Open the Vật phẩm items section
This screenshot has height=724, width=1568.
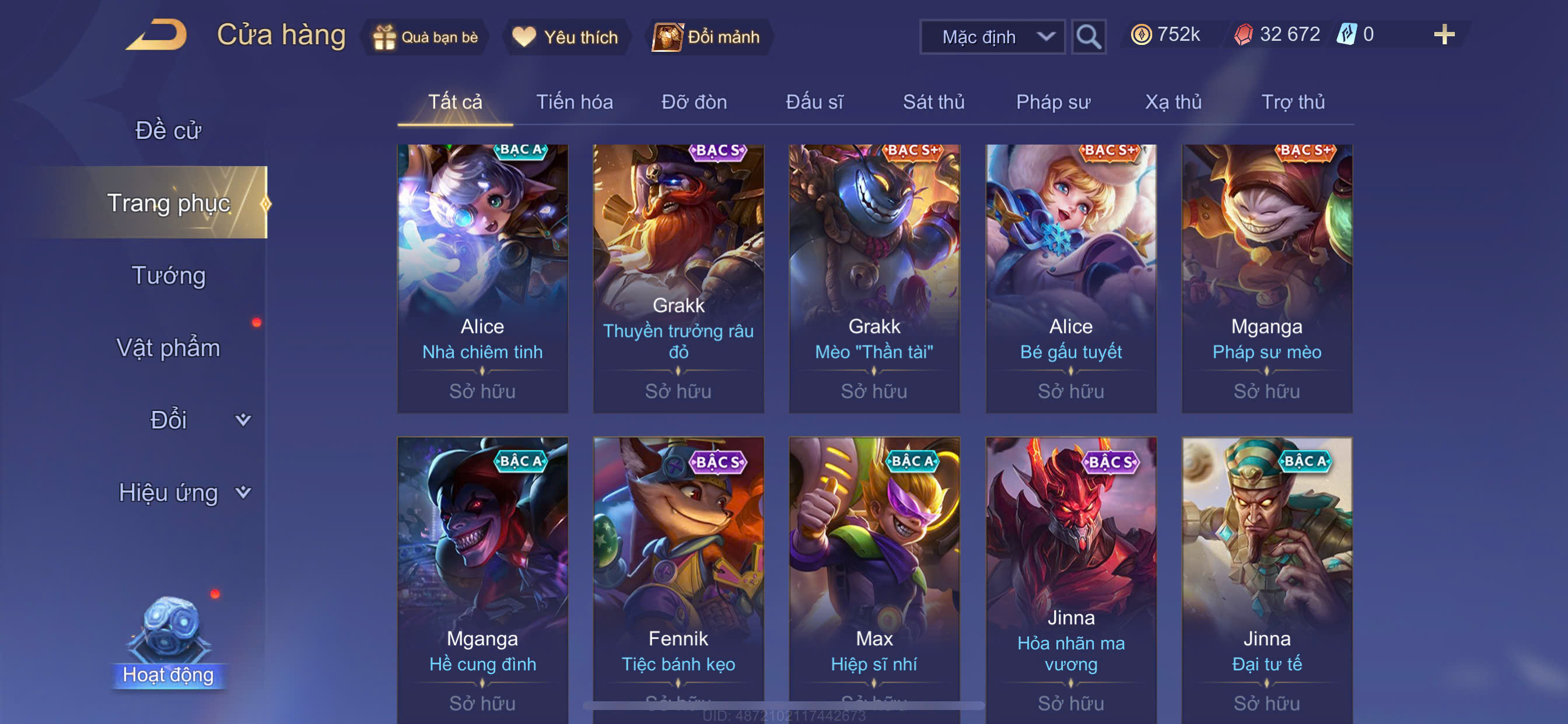[168, 347]
